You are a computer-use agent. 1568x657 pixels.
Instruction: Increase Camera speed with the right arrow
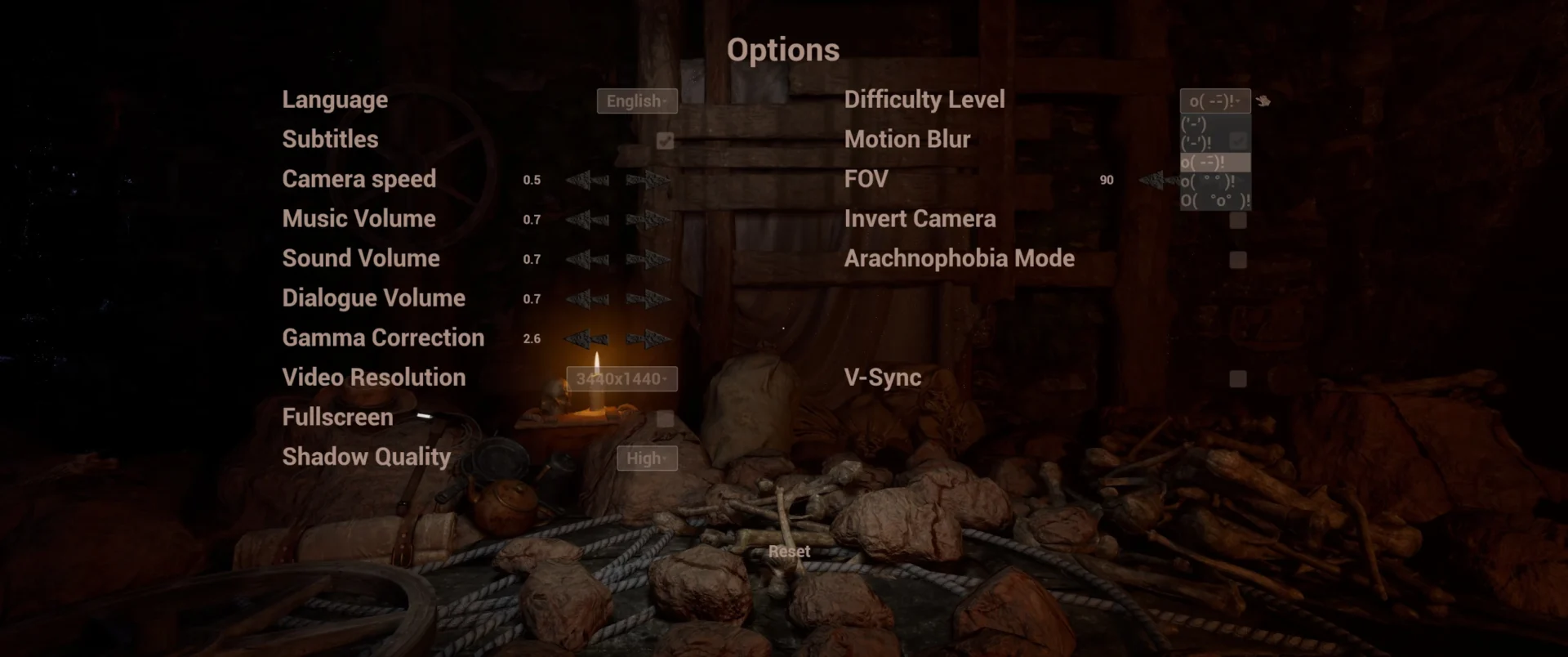click(x=648, y=180)
